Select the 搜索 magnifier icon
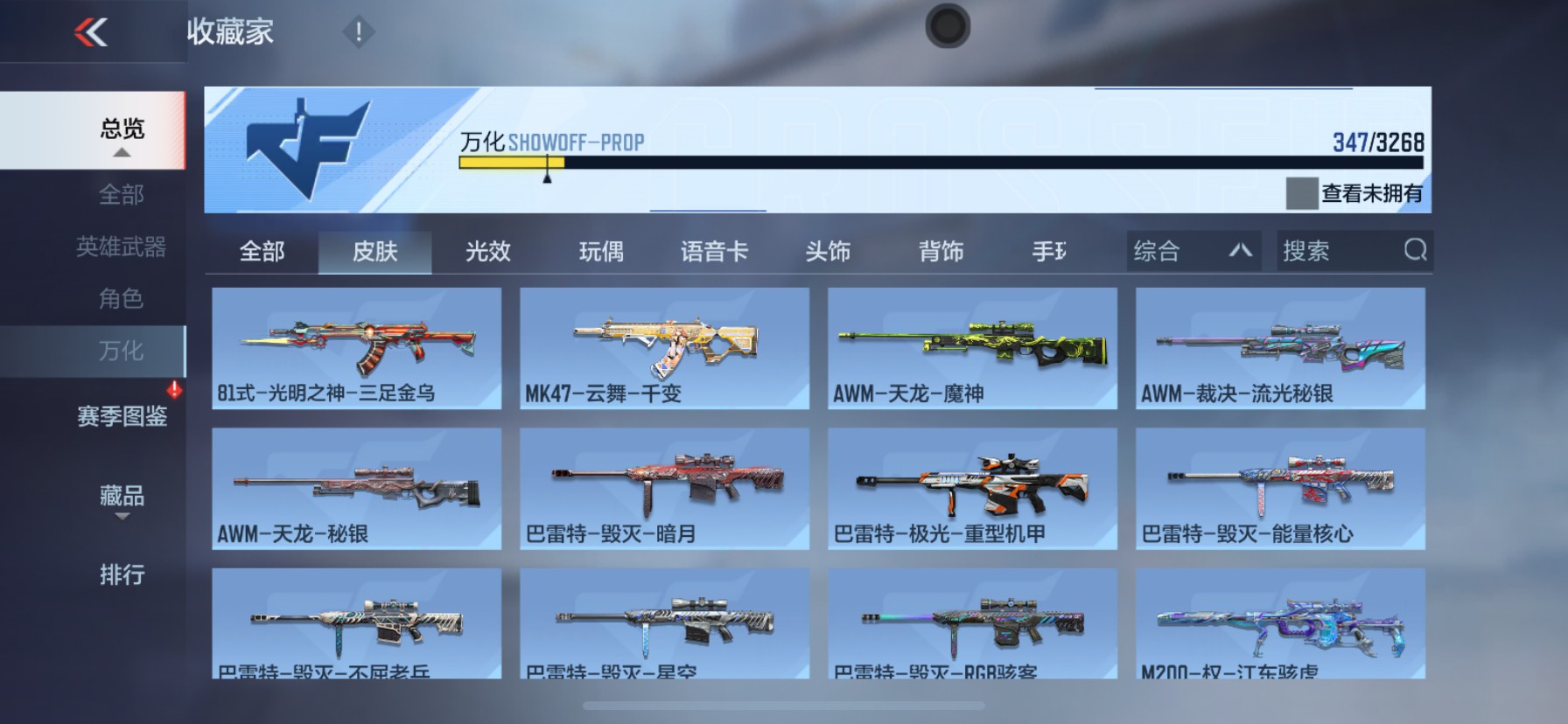 click(1417, 251)
